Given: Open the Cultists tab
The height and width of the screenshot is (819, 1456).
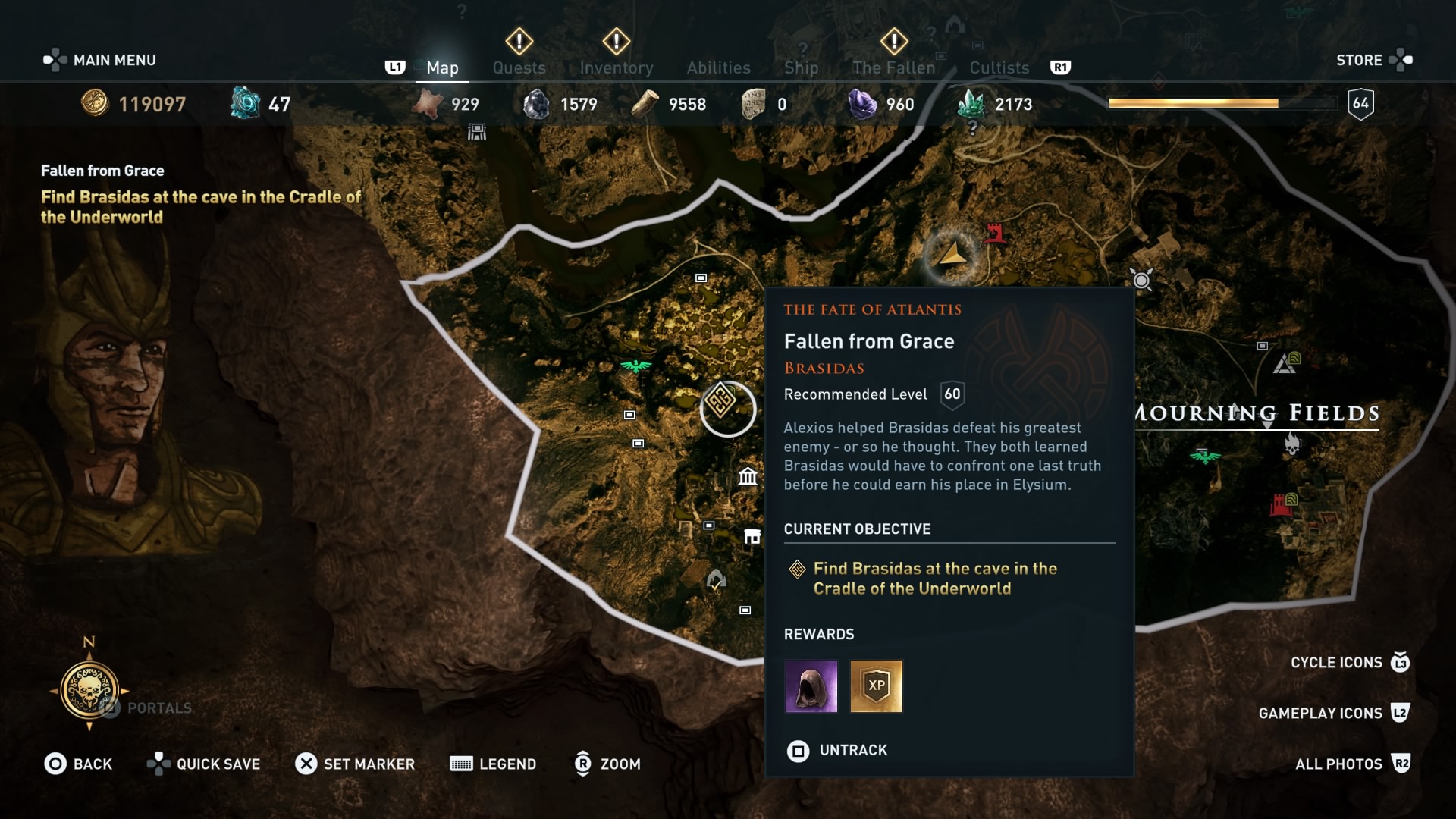Looking at the screenshot, I should [x=999, y=67].
